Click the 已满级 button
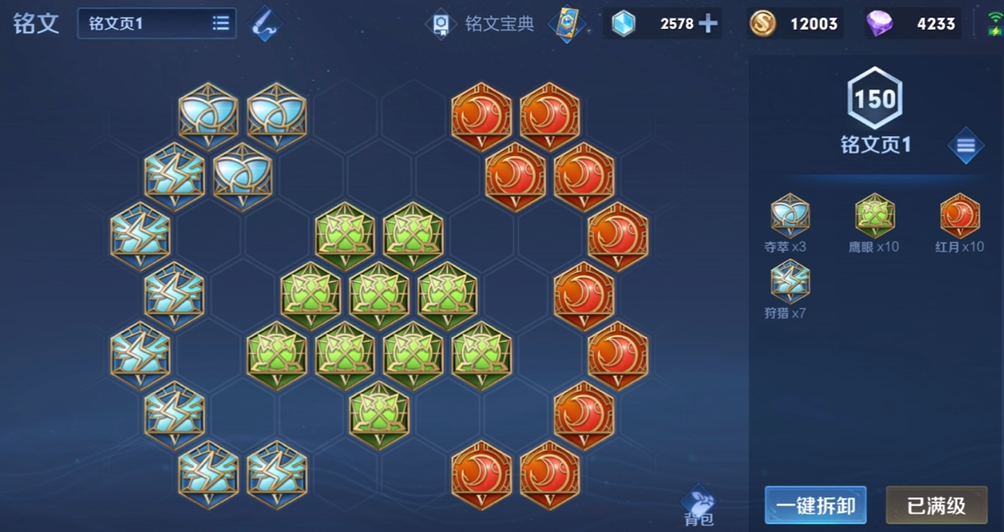Viewport: 1004px width, 532px height. point(936,505)
